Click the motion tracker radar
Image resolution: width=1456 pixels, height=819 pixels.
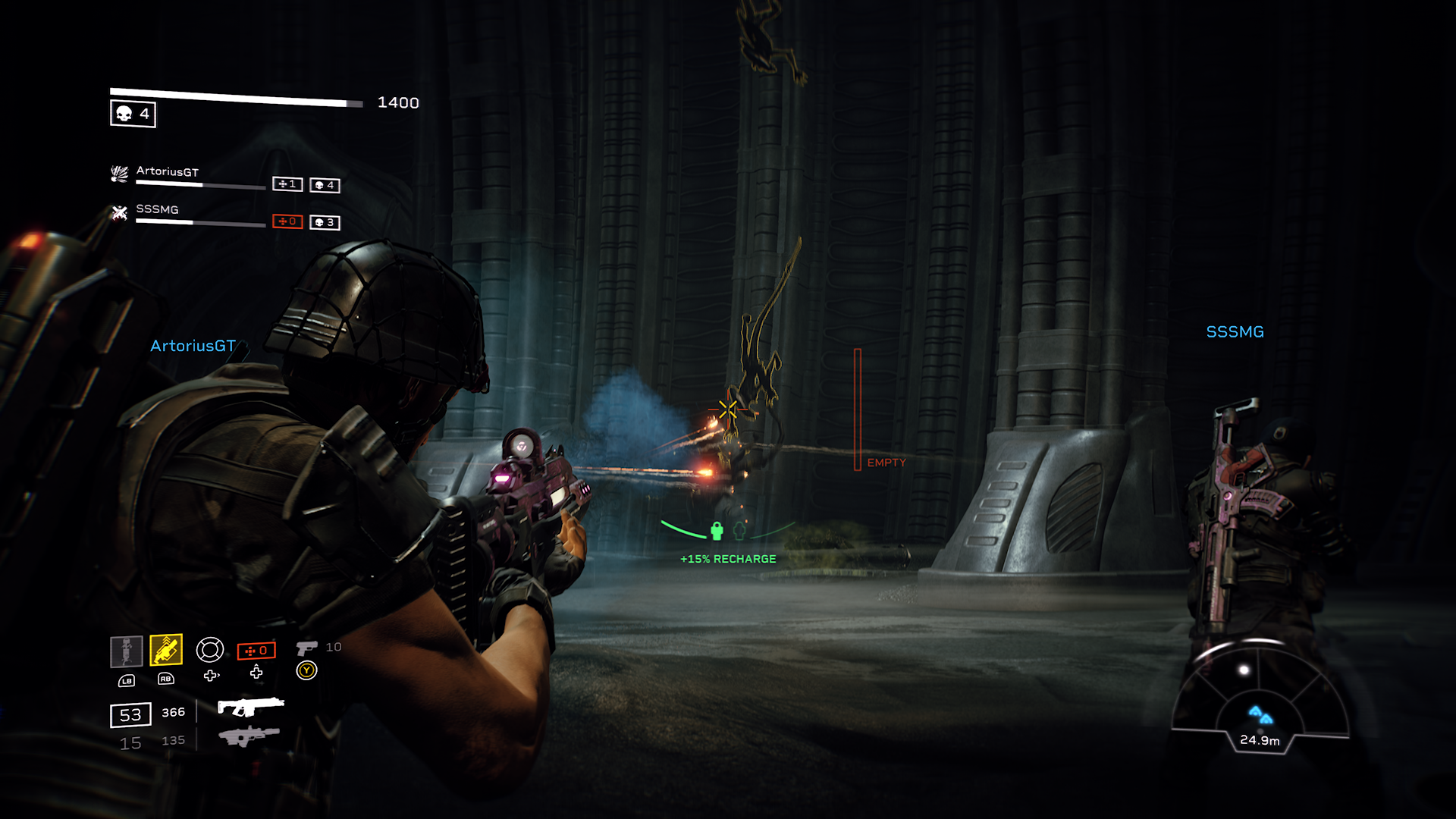tap(1260, 698)
